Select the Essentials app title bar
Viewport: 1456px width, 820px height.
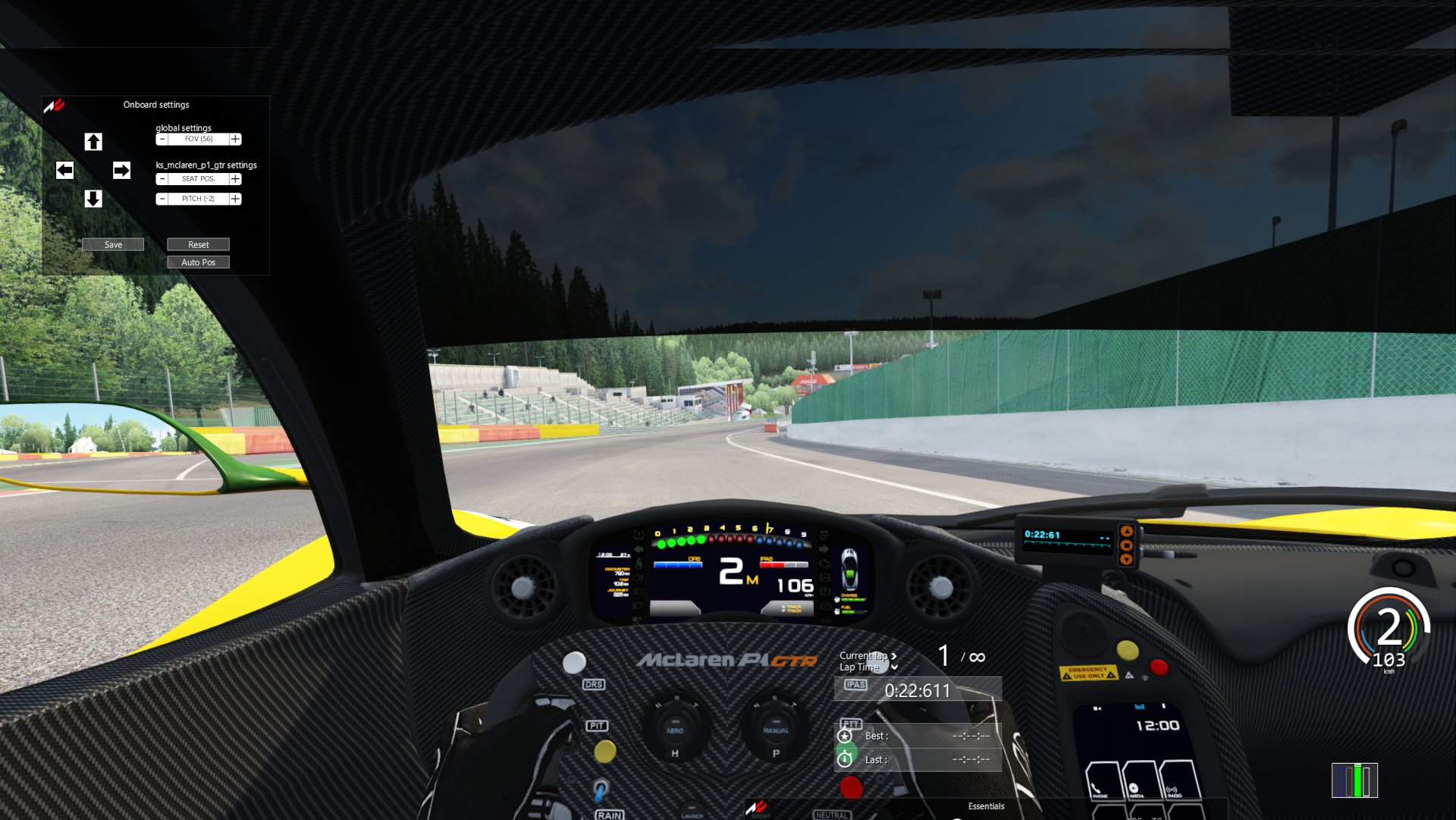(x=986, y=806)
